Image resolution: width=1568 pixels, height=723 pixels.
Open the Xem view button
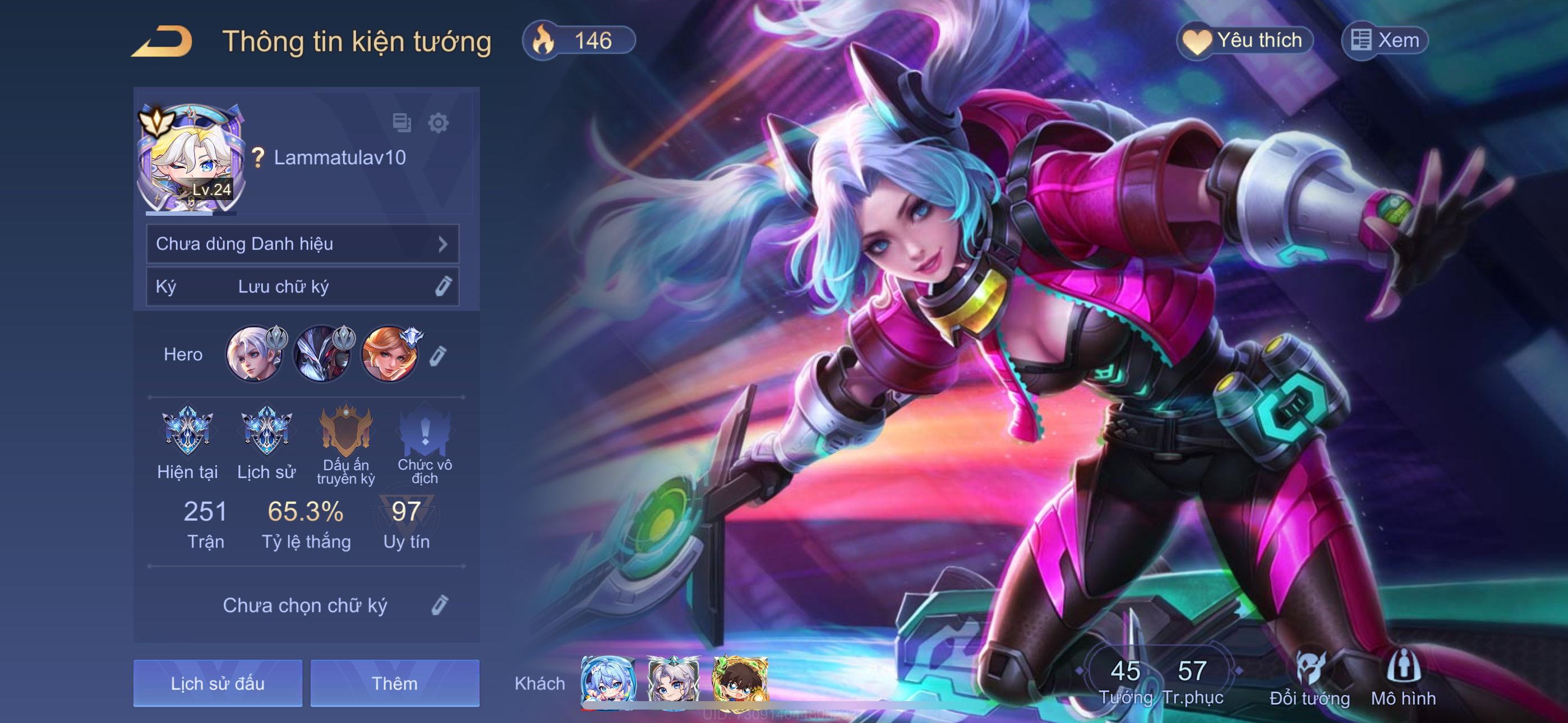pyautogui.click(x=1385, y=41)
